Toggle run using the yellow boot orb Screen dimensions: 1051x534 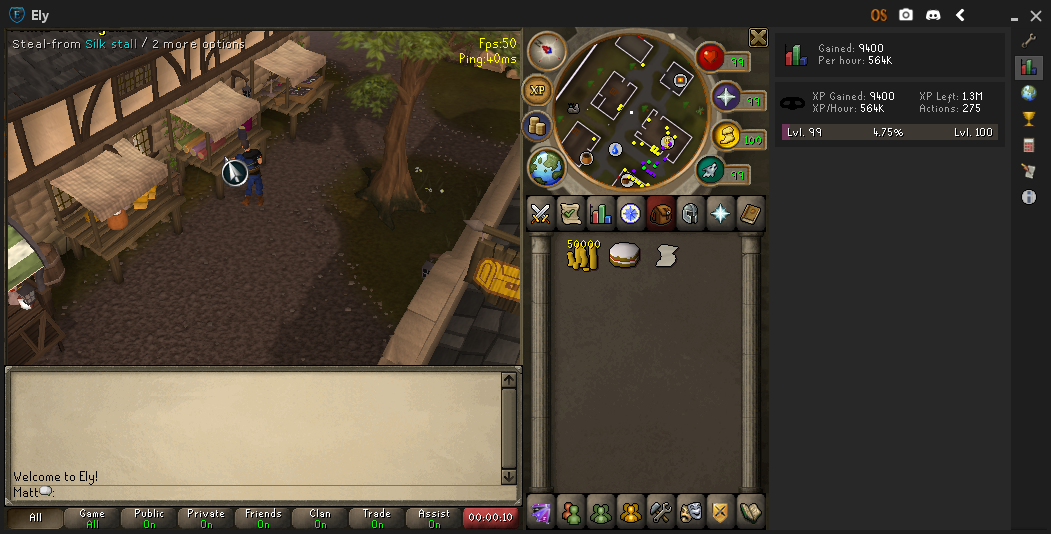727,136
